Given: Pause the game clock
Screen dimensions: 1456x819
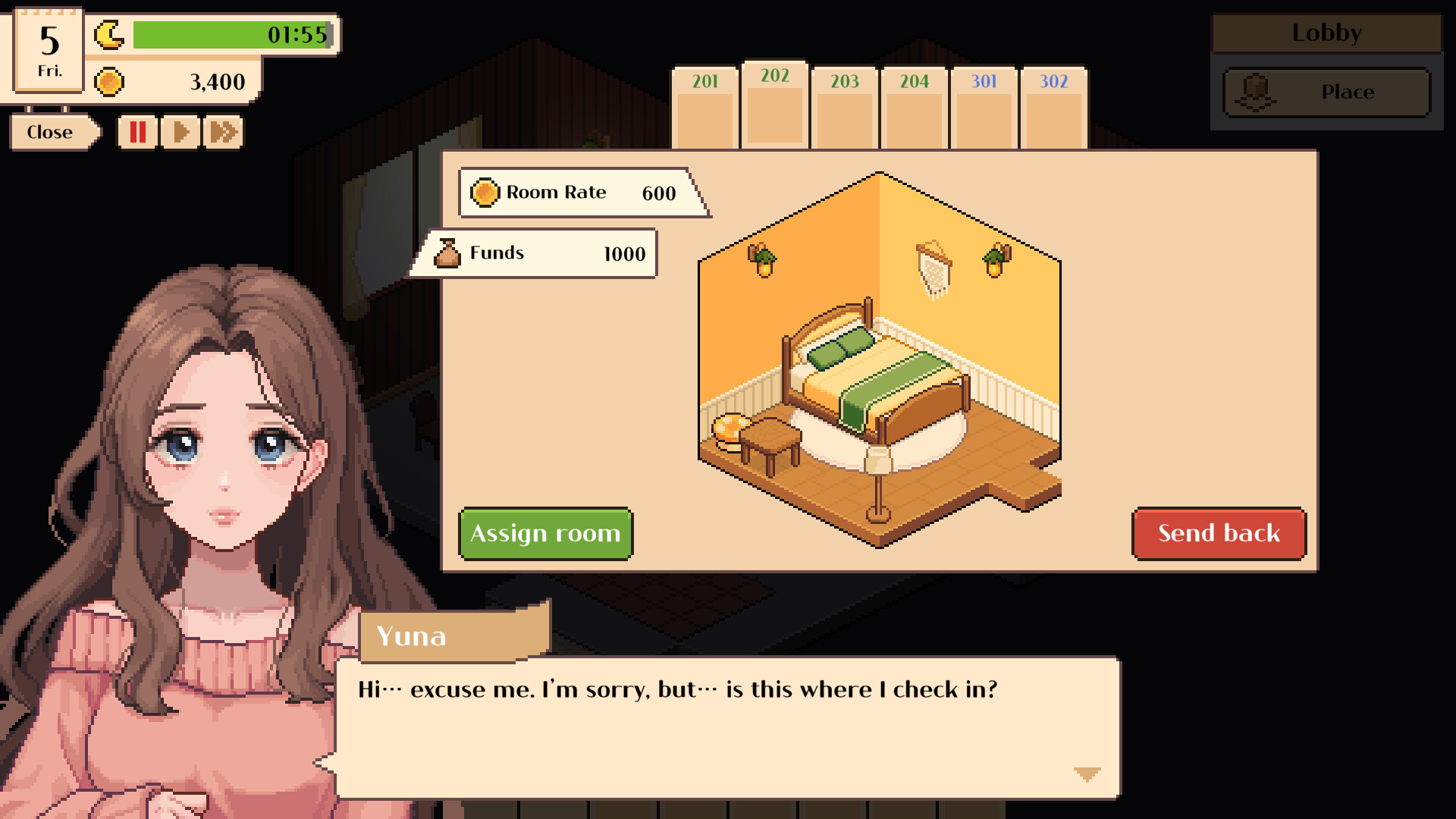Looking at the screenshot, I should click(137, 132).
